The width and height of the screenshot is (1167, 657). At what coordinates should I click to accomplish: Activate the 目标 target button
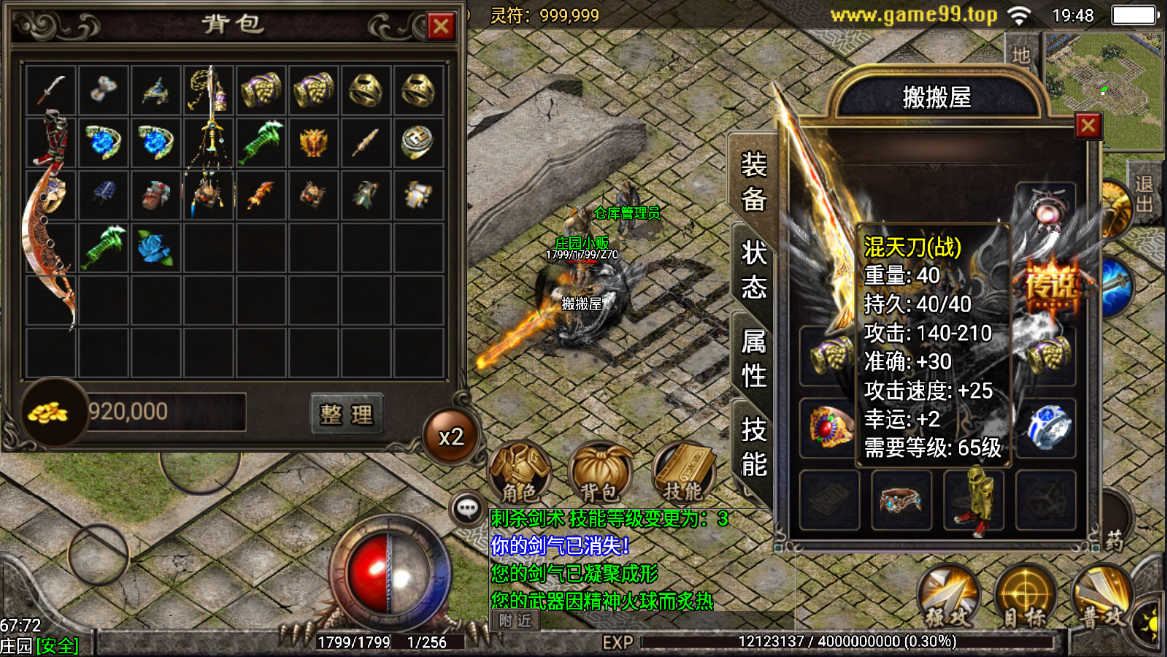pyautogui.click(x=1025, y=595)
